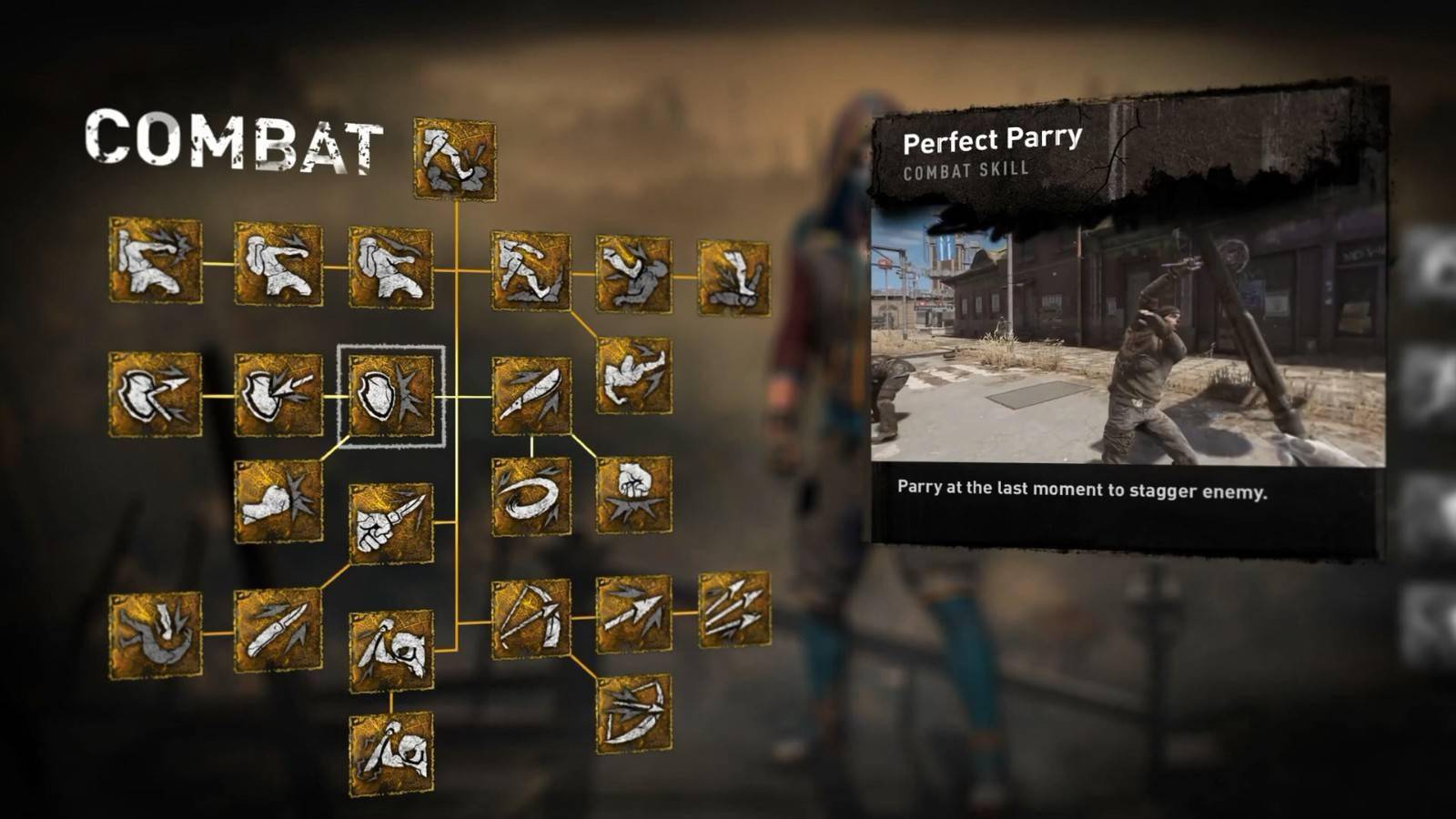Select the single arrow skill icon
1456x819 pixels.
[x=634, y=613]
